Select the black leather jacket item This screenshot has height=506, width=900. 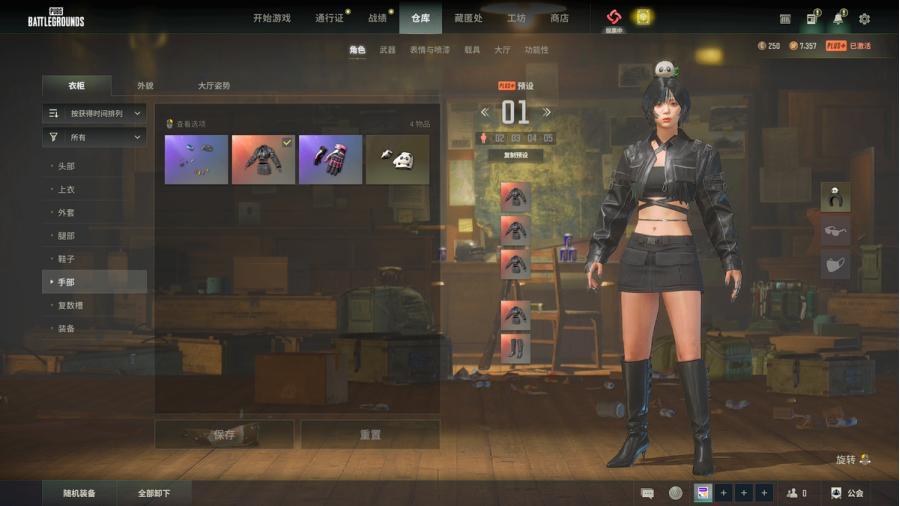click(263, 160)
